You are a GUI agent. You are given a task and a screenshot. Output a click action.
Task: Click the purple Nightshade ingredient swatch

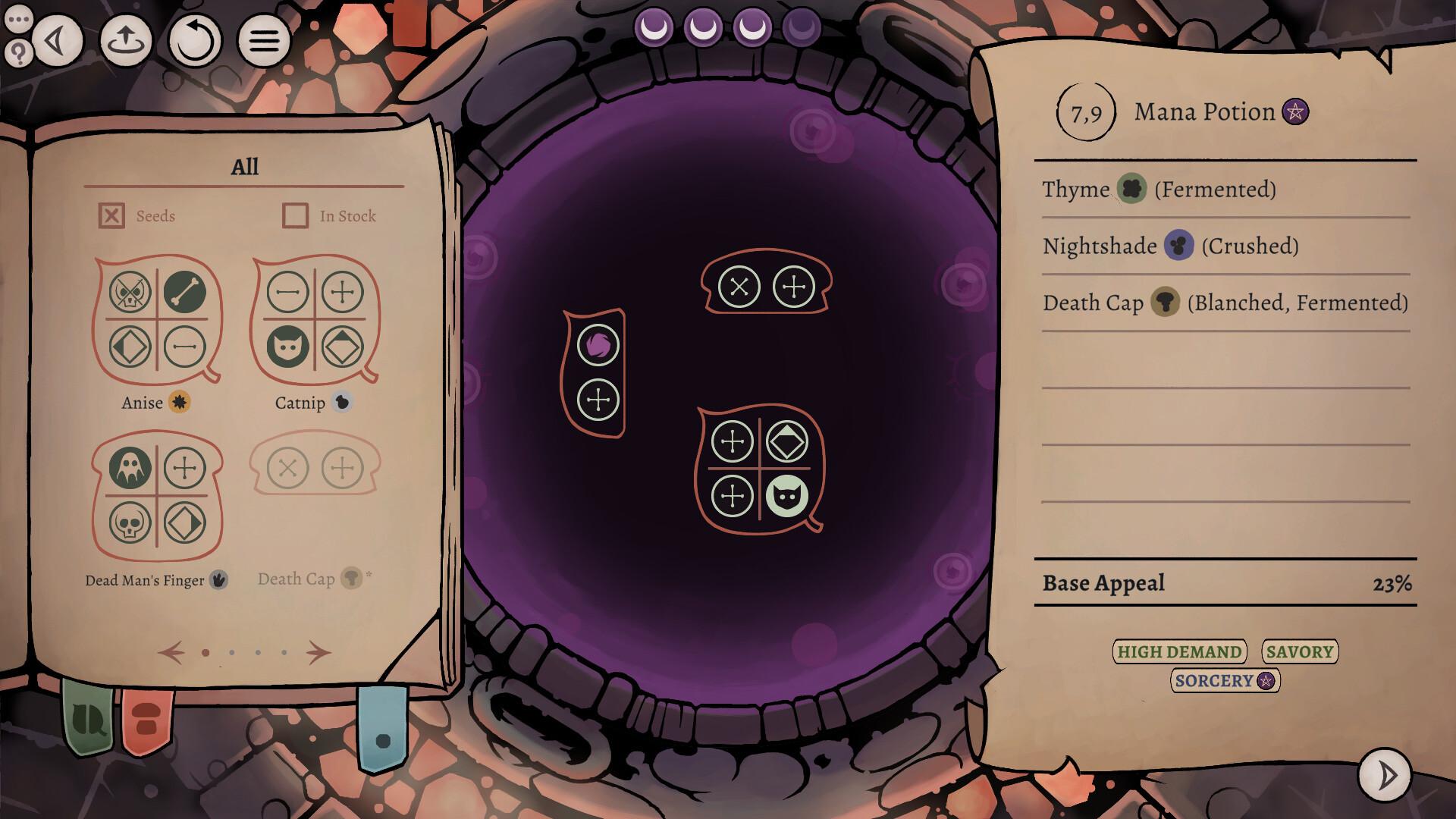(x=1181, y=246)
